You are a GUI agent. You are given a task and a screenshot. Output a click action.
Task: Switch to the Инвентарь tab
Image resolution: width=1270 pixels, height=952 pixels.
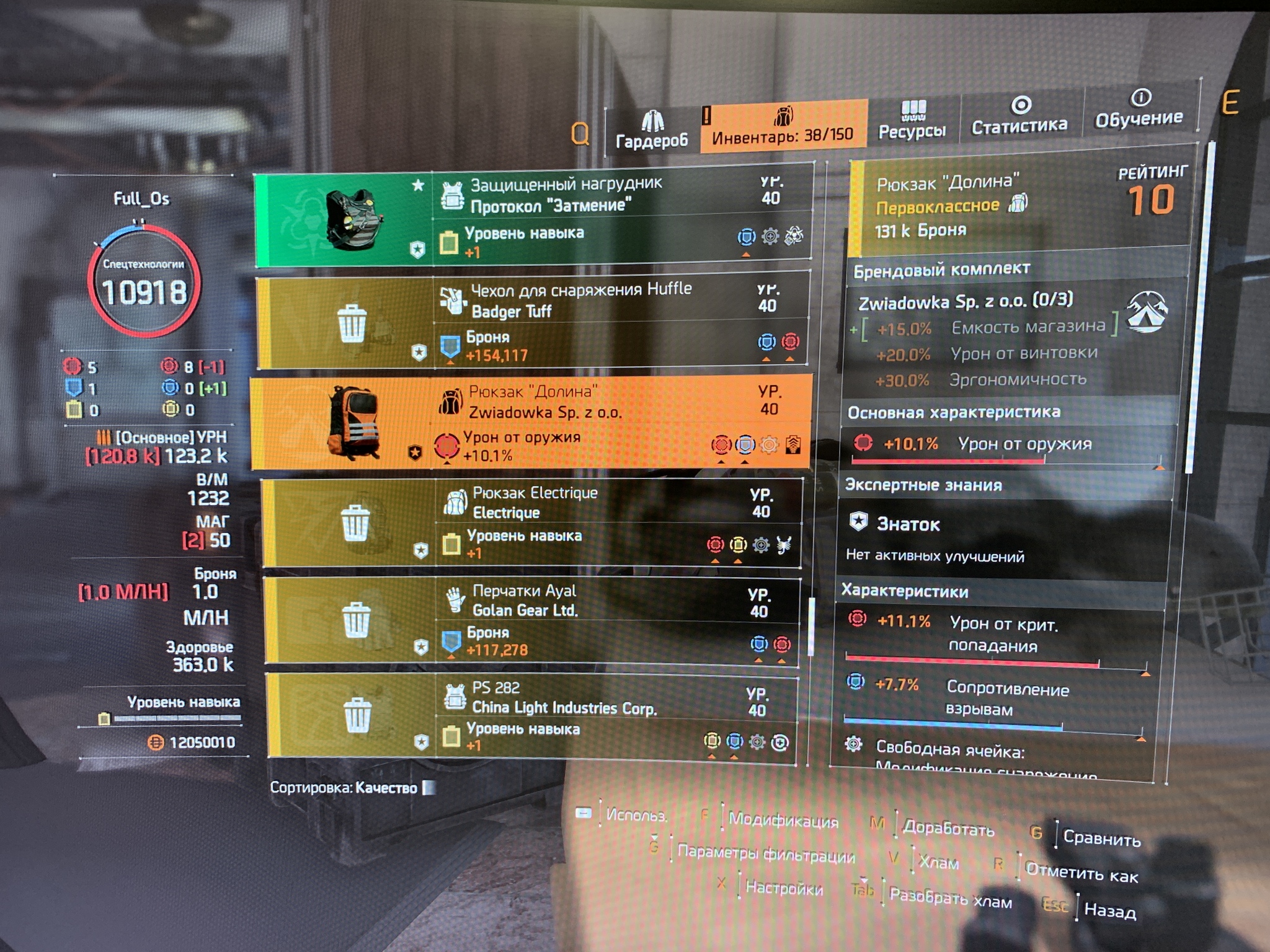[783, 126]
